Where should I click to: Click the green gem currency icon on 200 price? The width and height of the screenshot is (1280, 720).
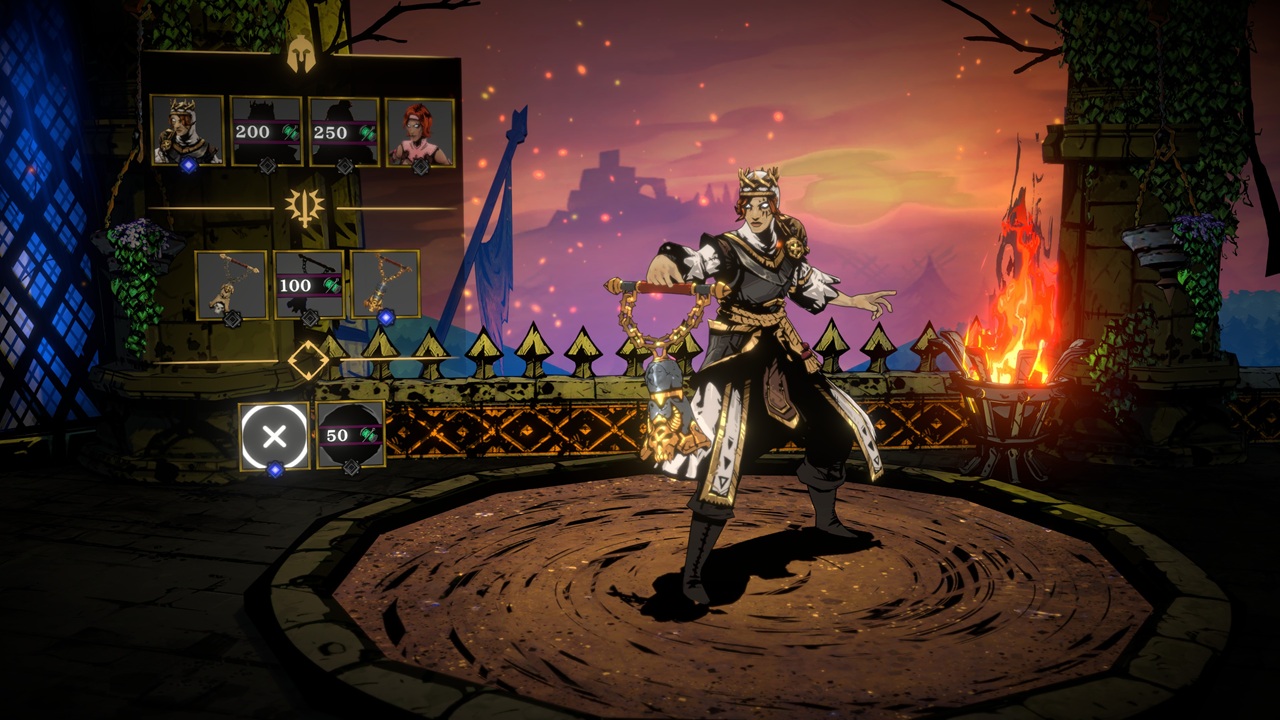[x=290, y=132]
